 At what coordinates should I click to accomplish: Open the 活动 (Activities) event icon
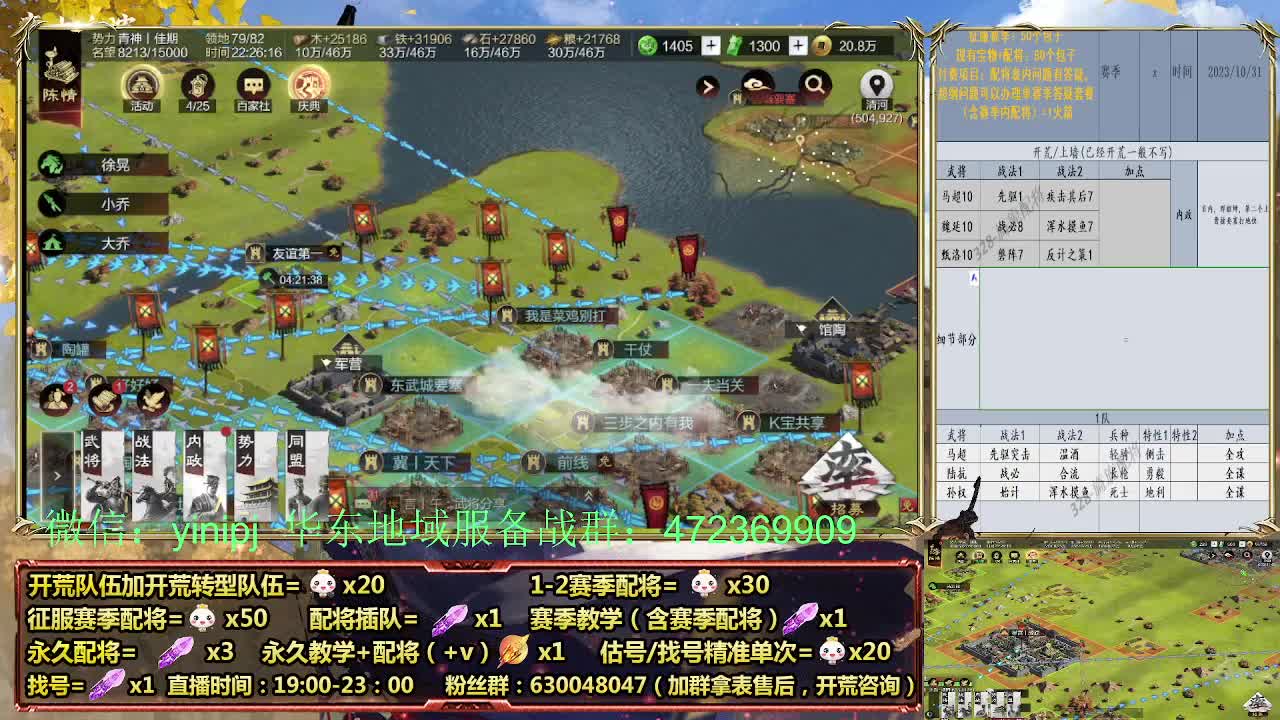[x=141, y=83]
